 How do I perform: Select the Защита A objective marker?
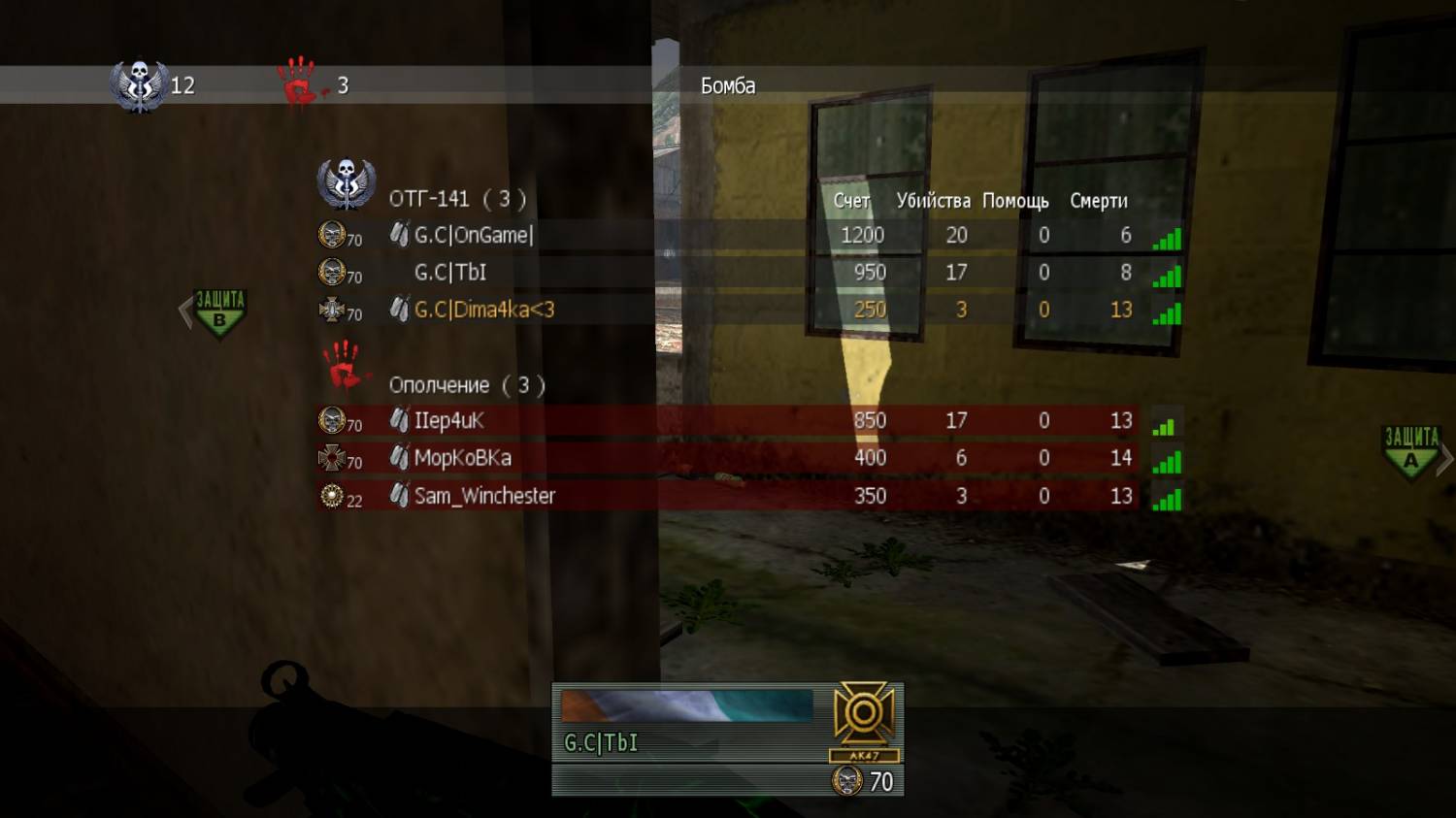point(1410,450)
